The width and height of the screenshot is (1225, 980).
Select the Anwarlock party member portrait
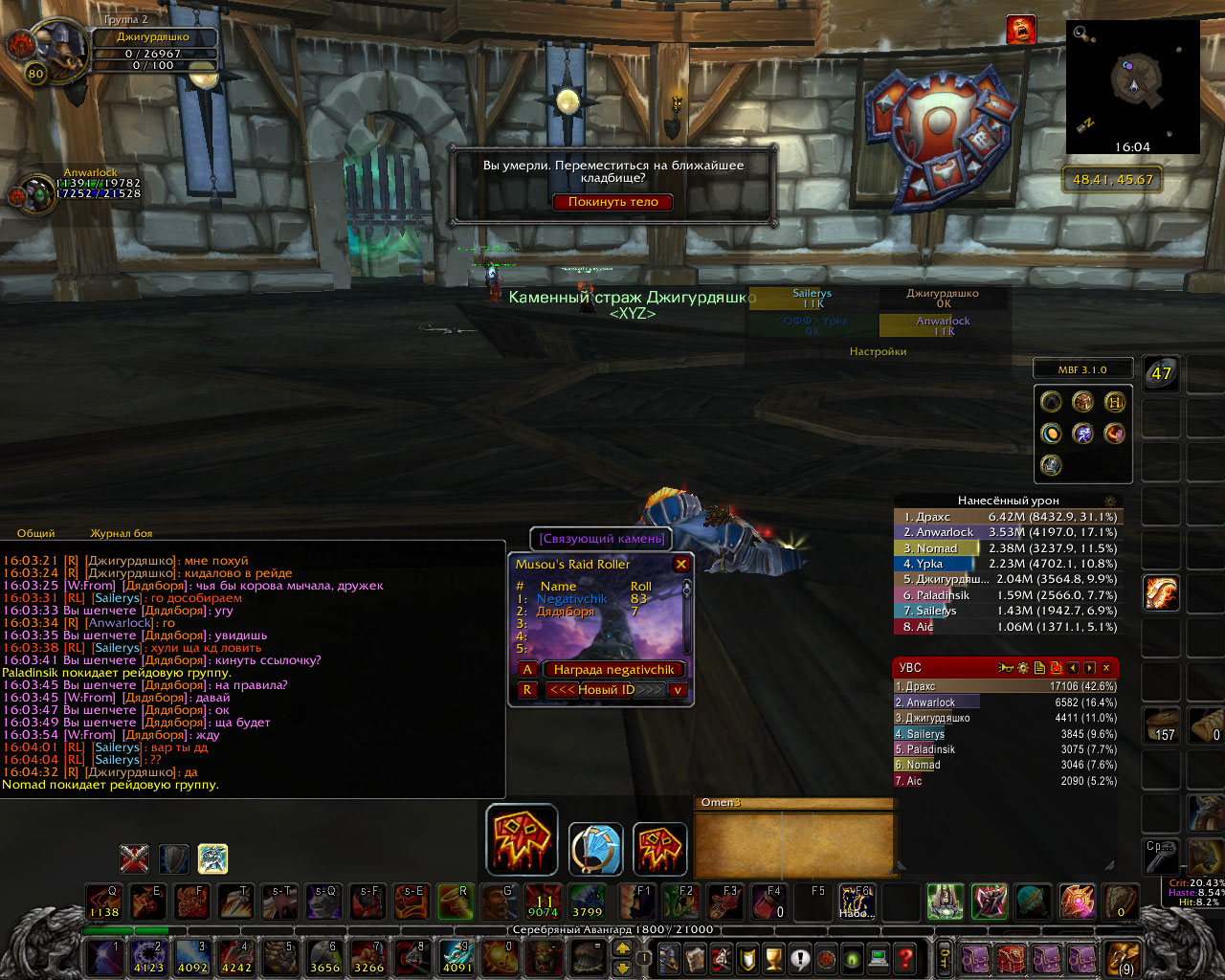point(37,193)
